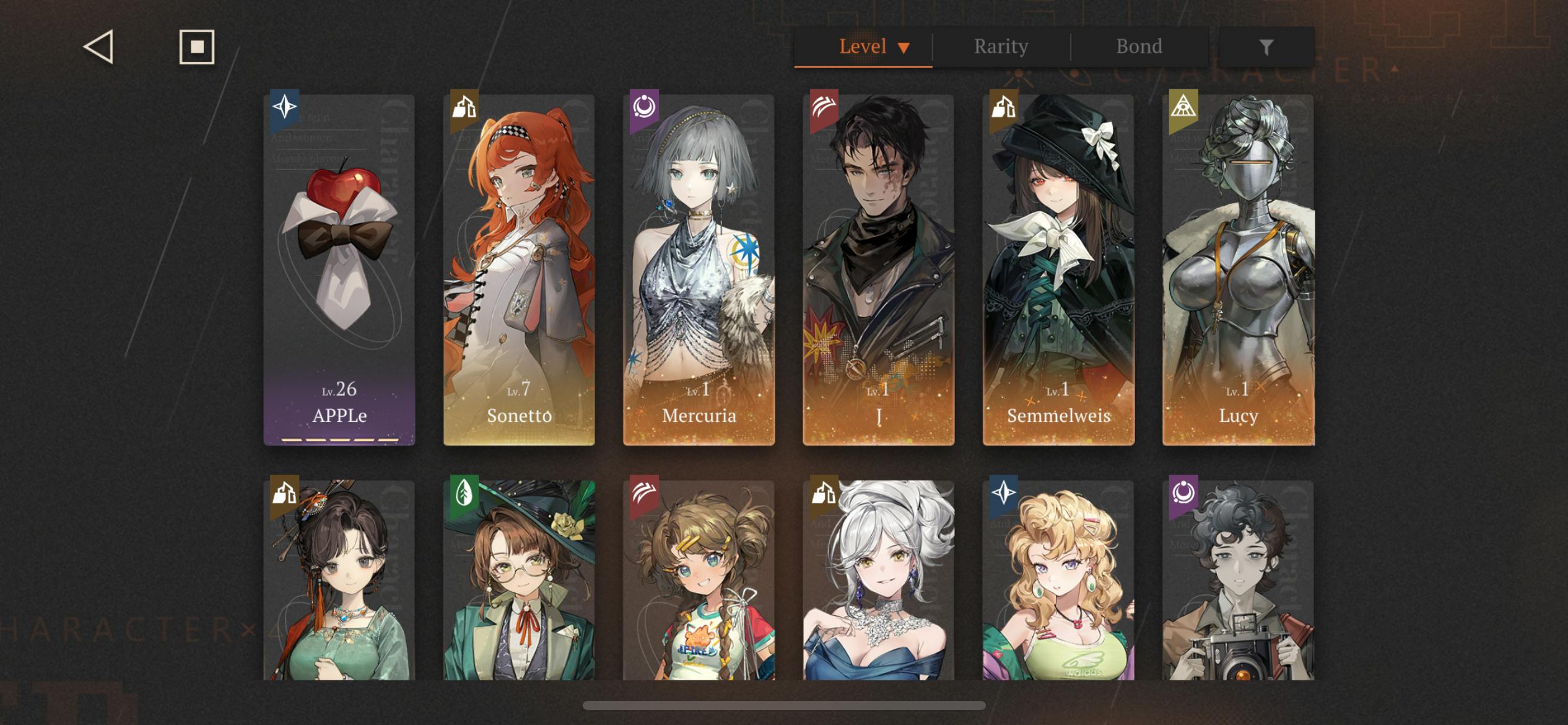The image size is (1568, 725).
Task: Open the card of the man holding a camera
Action: (x=1238, y=579)
